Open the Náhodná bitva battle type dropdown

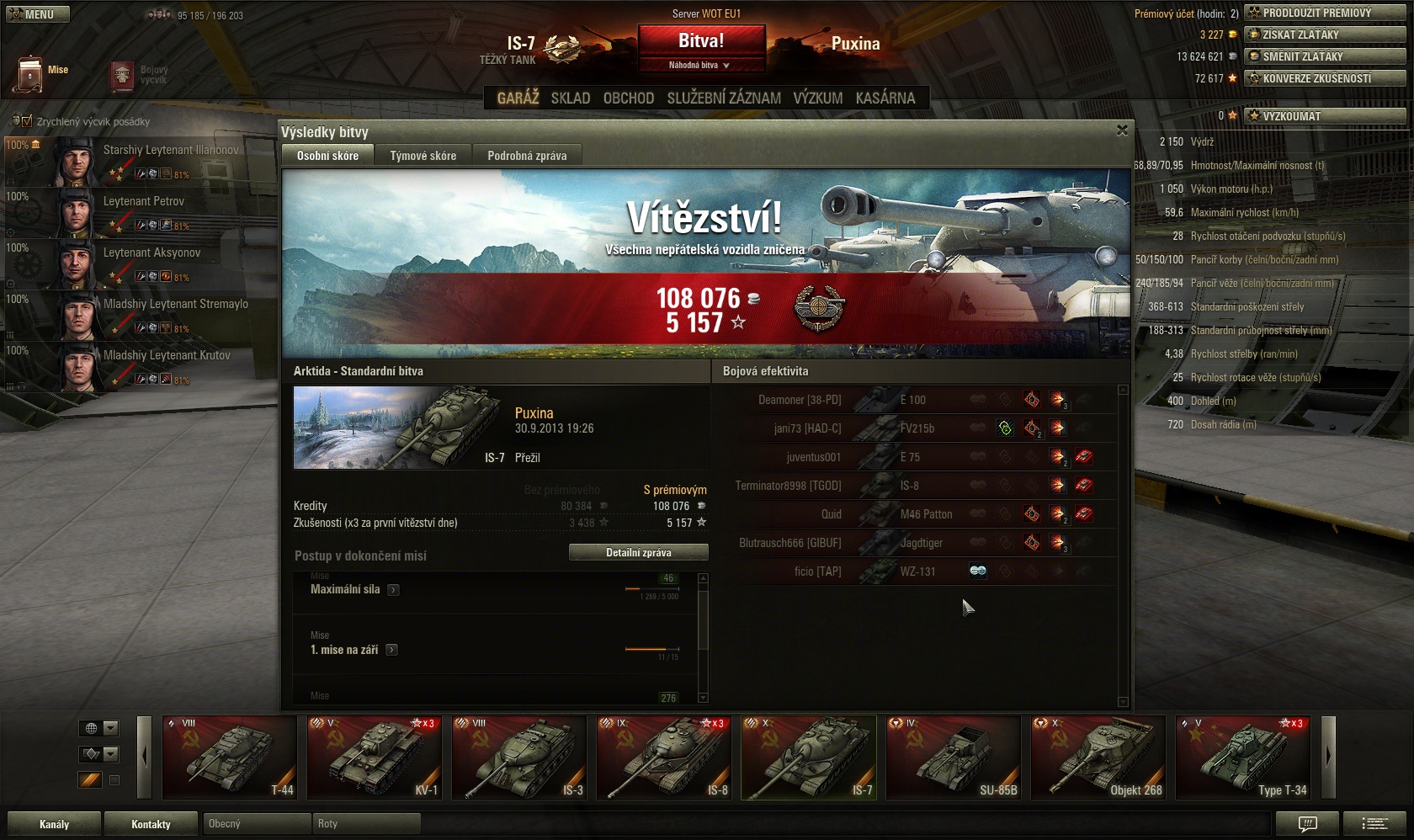coord(700,66)
